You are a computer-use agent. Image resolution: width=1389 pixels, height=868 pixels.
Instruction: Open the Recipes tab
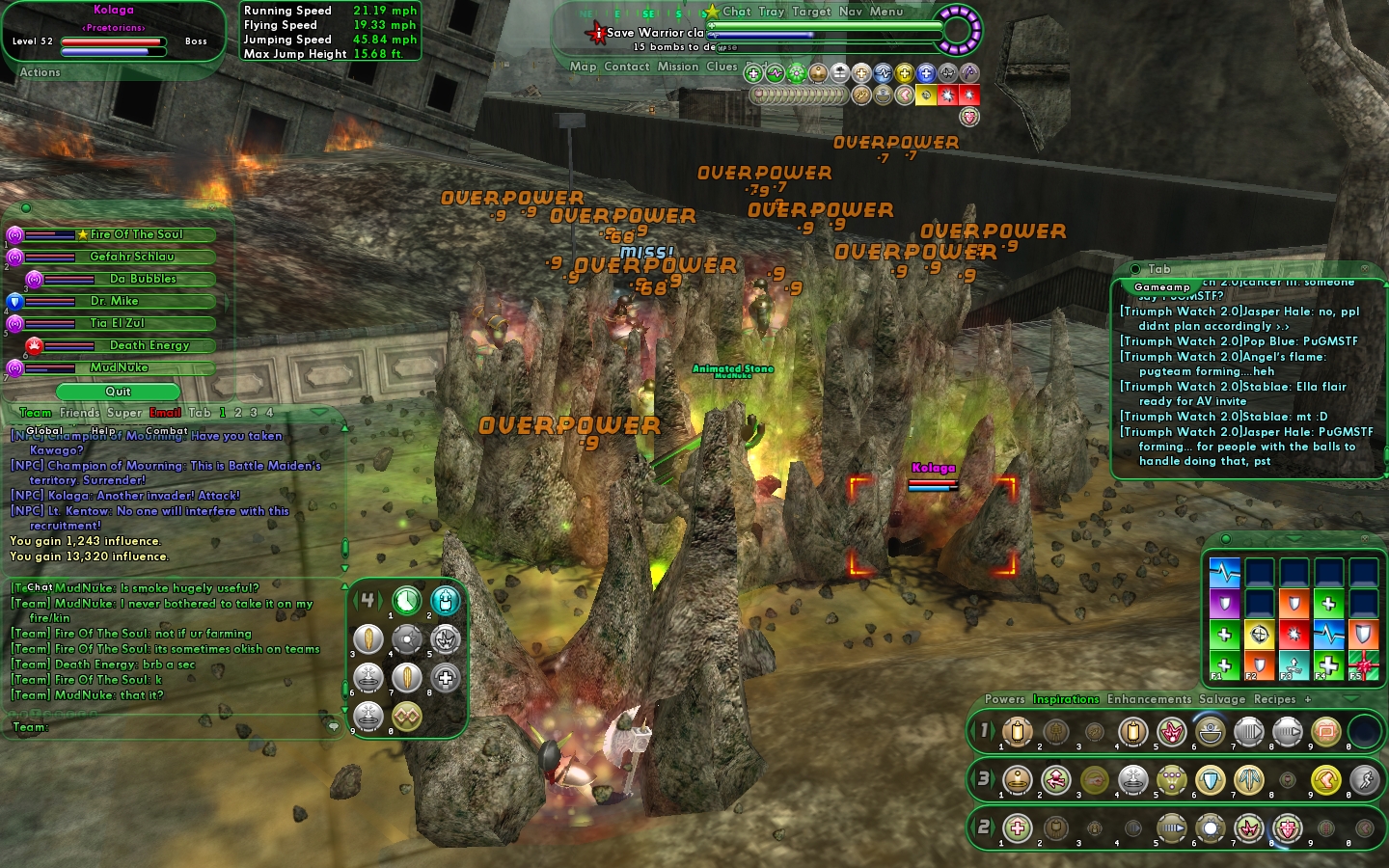coord(1274,699)
